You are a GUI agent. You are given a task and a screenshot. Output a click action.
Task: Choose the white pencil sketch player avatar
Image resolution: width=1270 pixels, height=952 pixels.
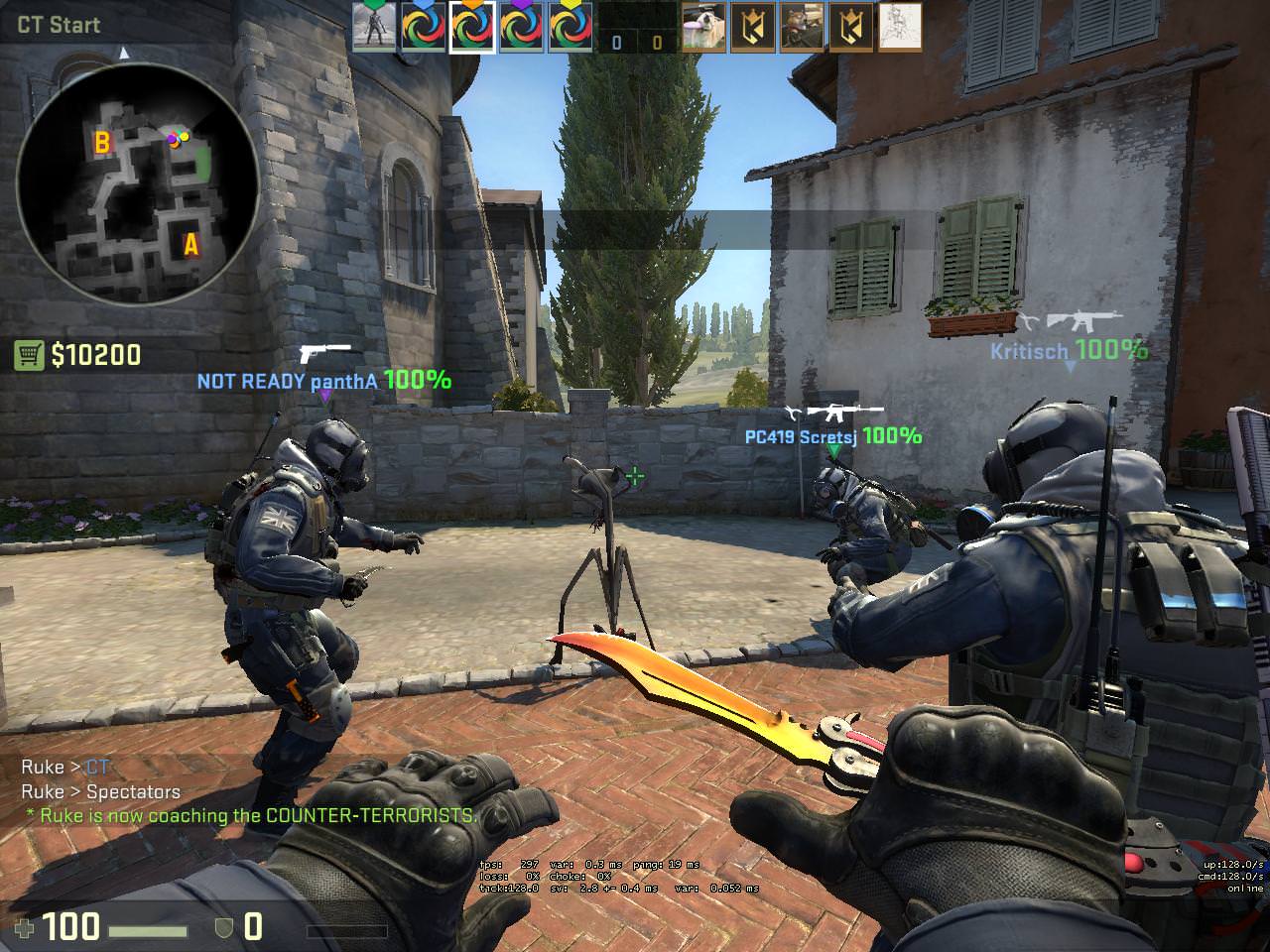tap(900, 27)
